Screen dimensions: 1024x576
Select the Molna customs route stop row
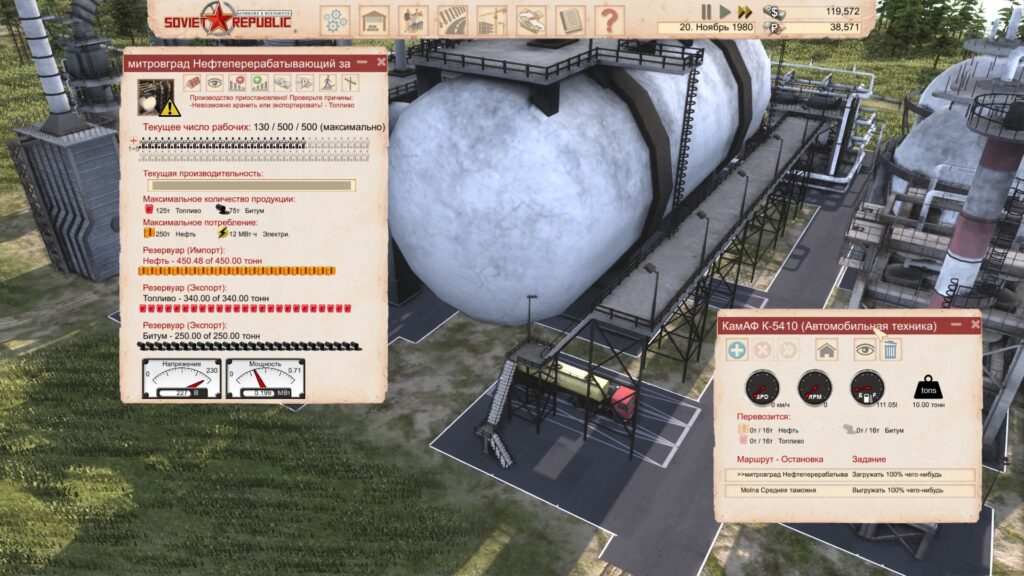pos(845,490)
